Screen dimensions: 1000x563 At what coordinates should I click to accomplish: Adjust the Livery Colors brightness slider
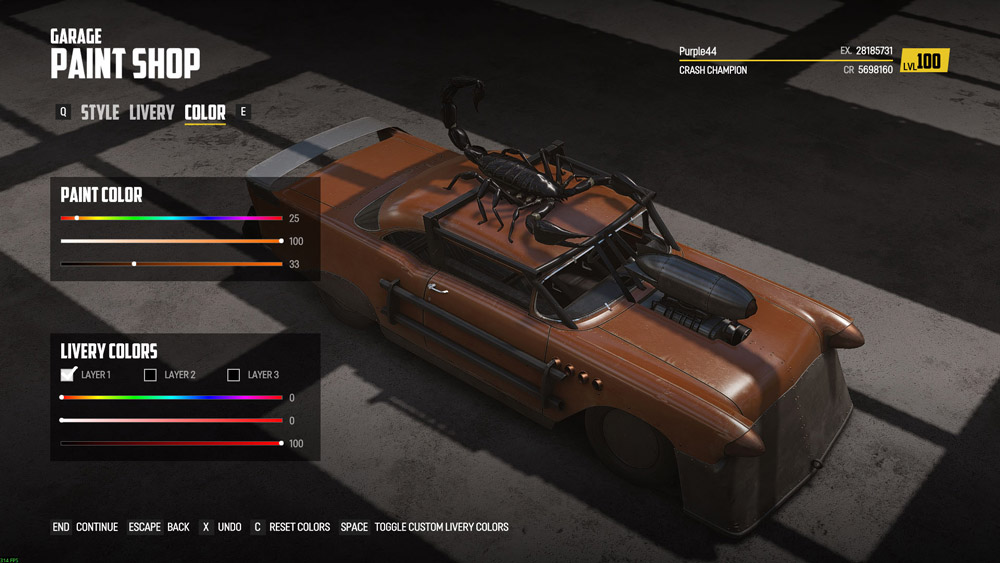pos(171,443)
